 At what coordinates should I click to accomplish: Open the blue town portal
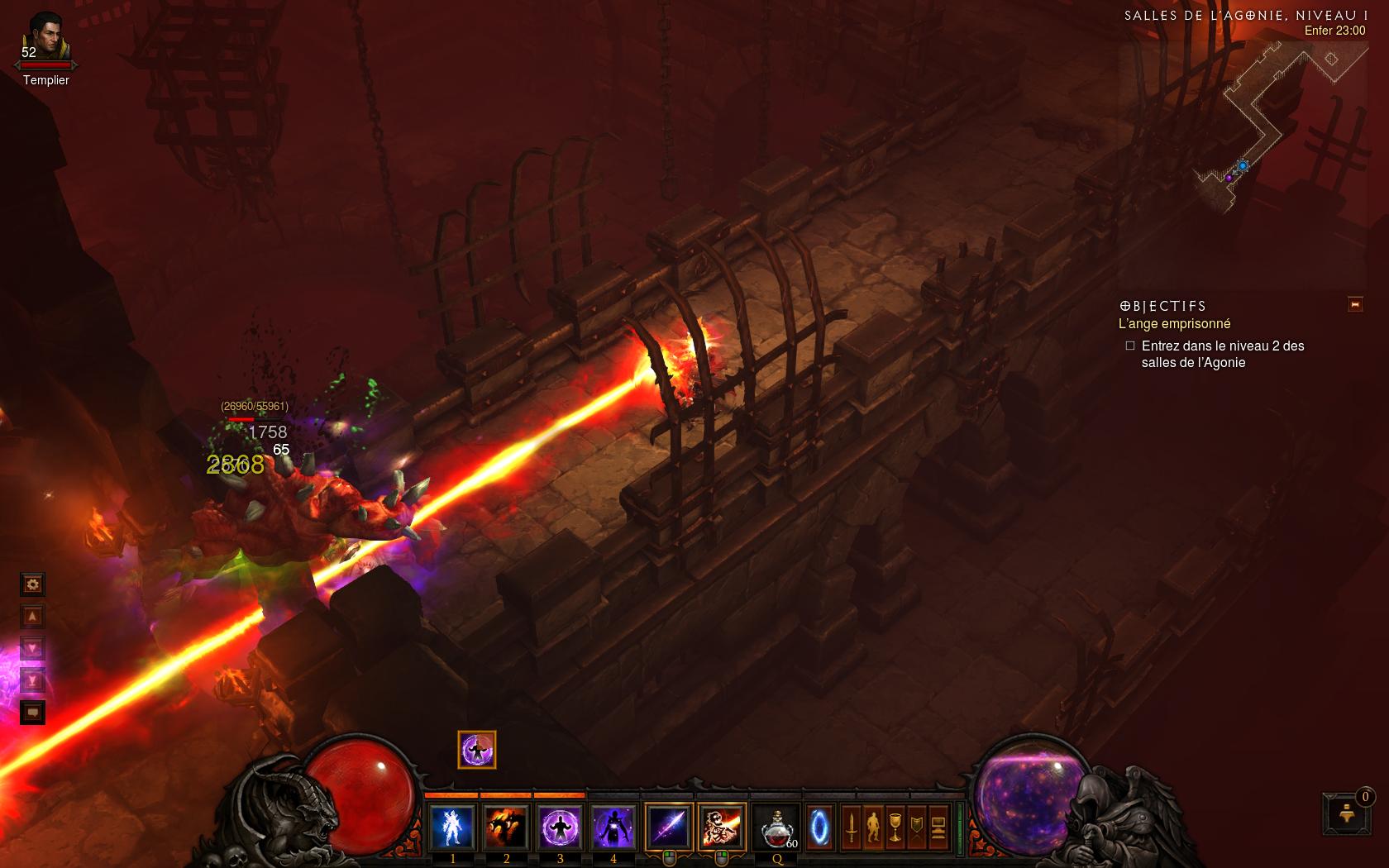pos(819,827)
